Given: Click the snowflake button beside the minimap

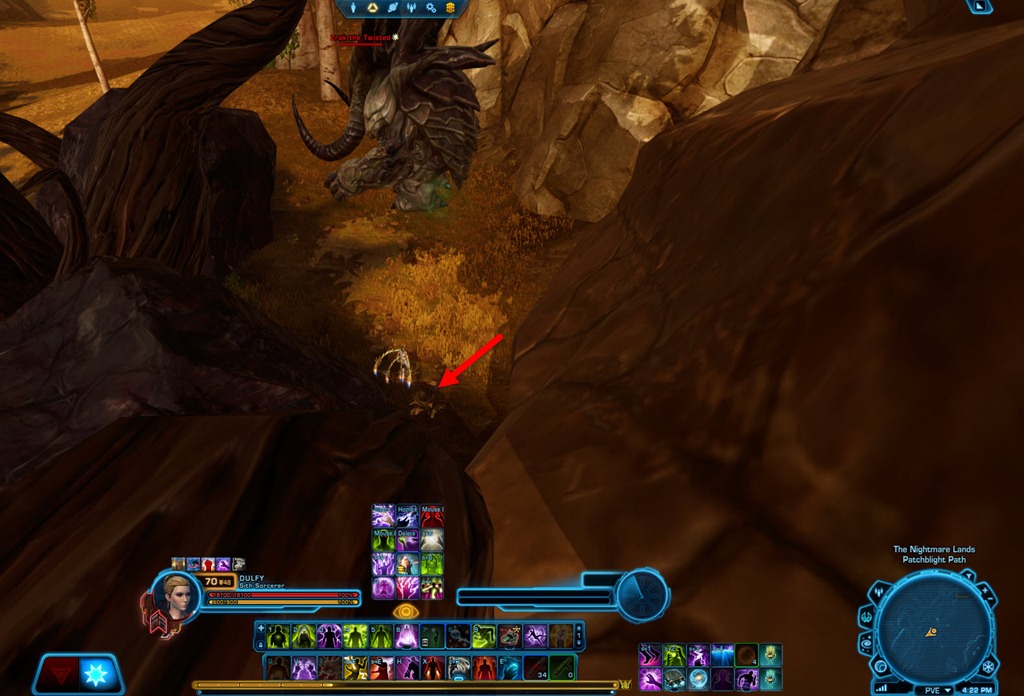Looking at the screenshot, I should click(988, 666).
